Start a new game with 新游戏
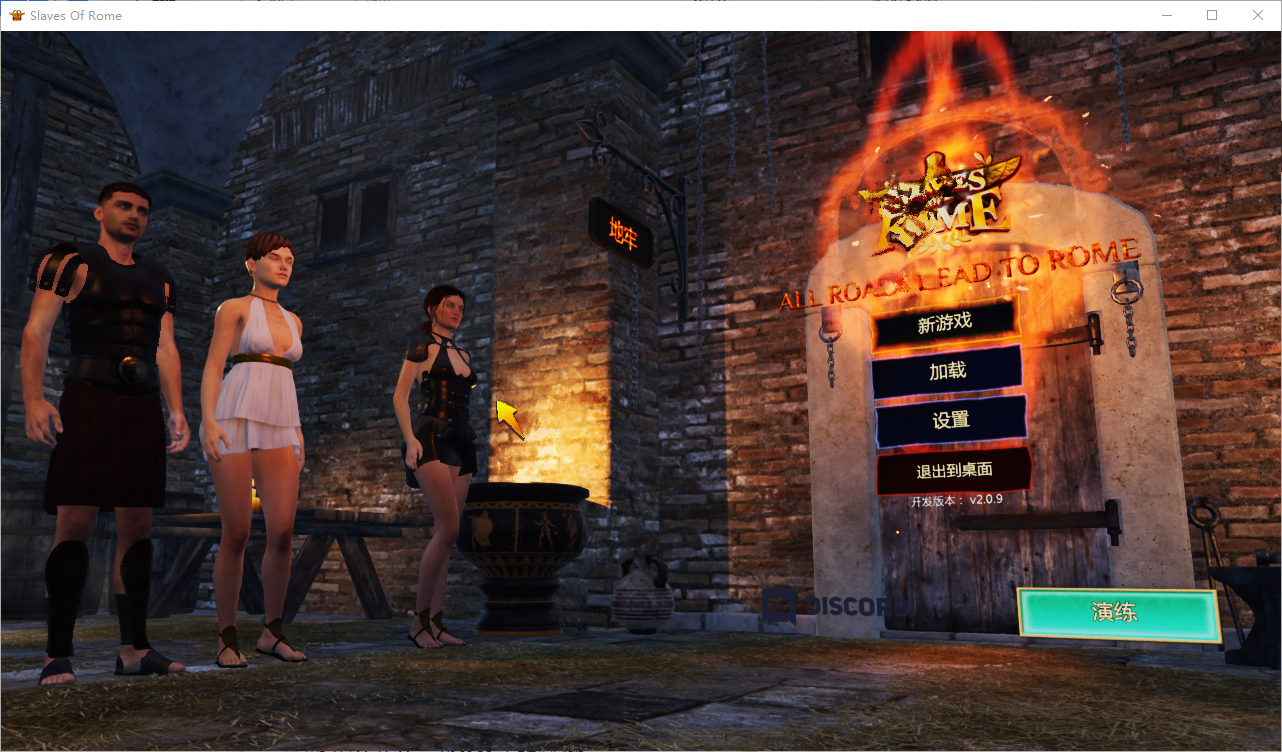Image resolution: width=1282 pixels, height=752 pixels. [x=945, y=323]
